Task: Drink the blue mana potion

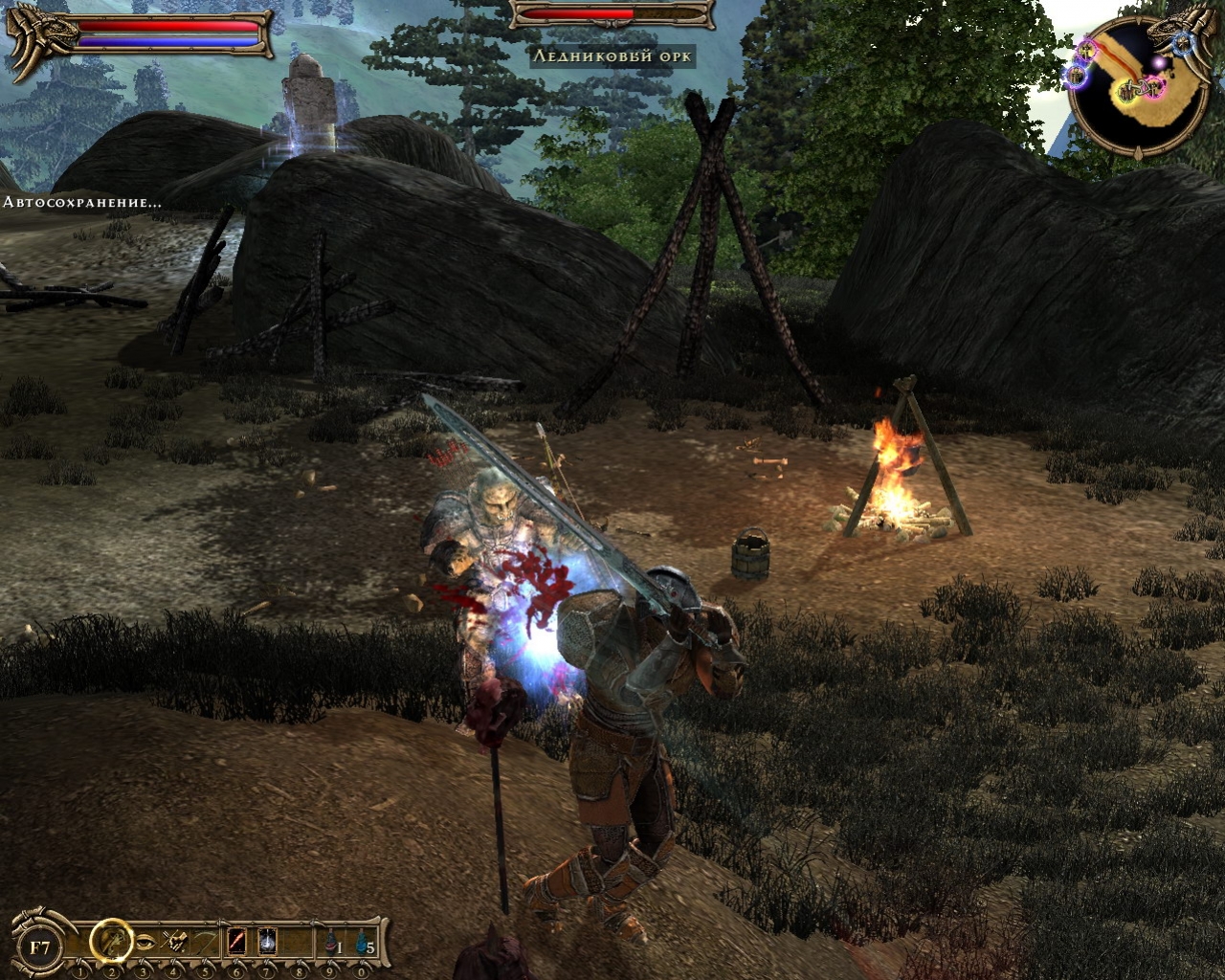Action: (x=362, y=943)
